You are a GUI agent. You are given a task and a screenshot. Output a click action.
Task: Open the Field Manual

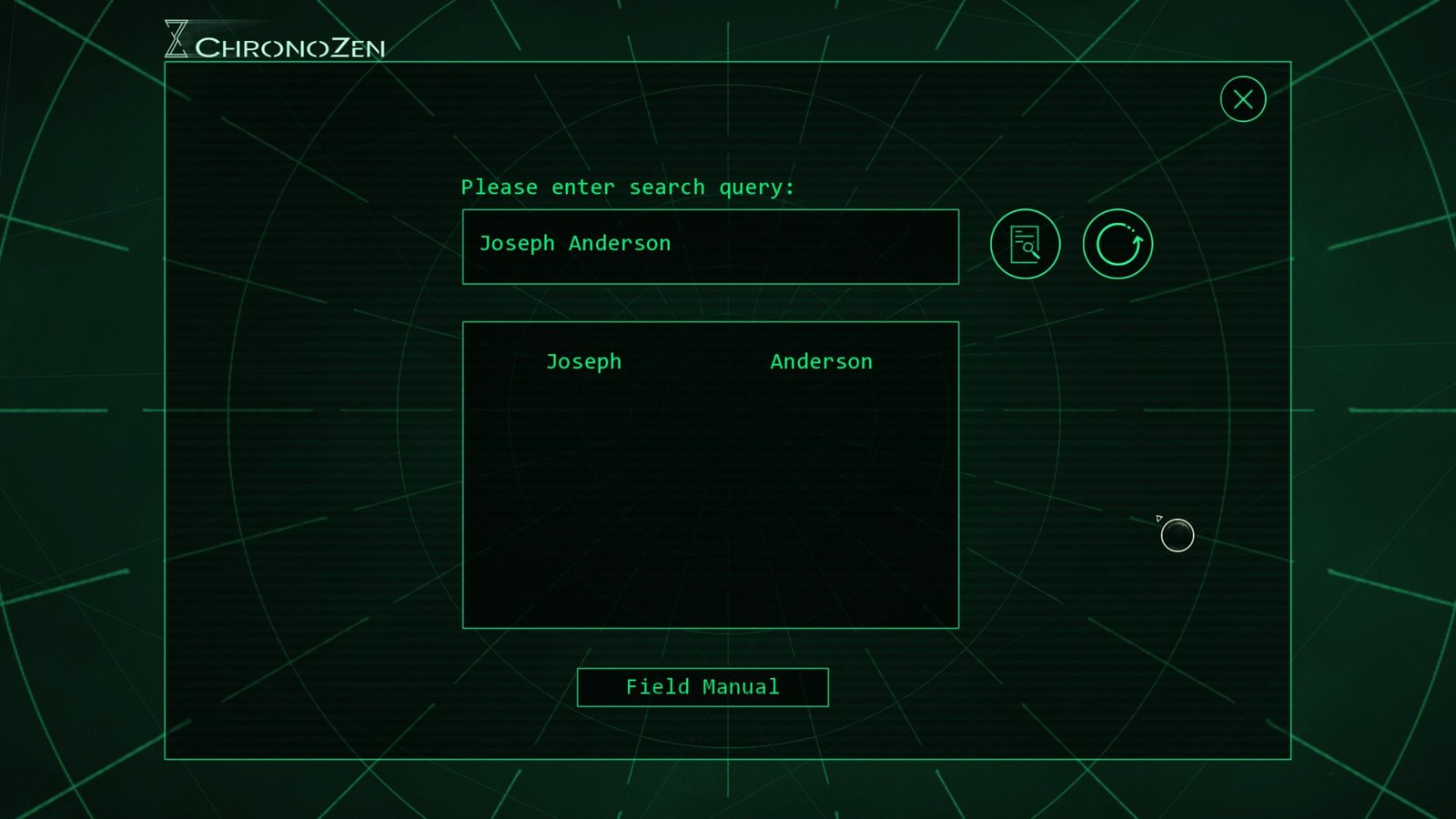pyautogui.click(x=703, y=687)
